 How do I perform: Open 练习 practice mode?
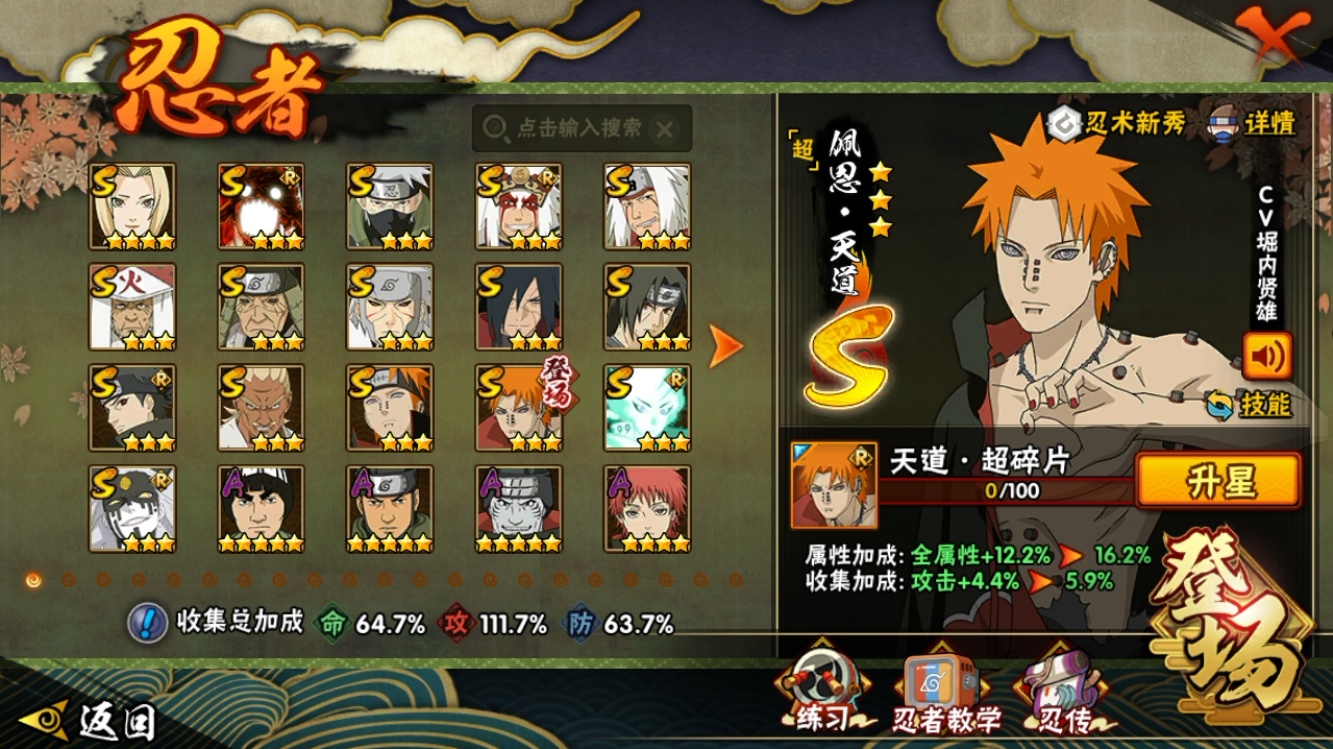(823, 692)
